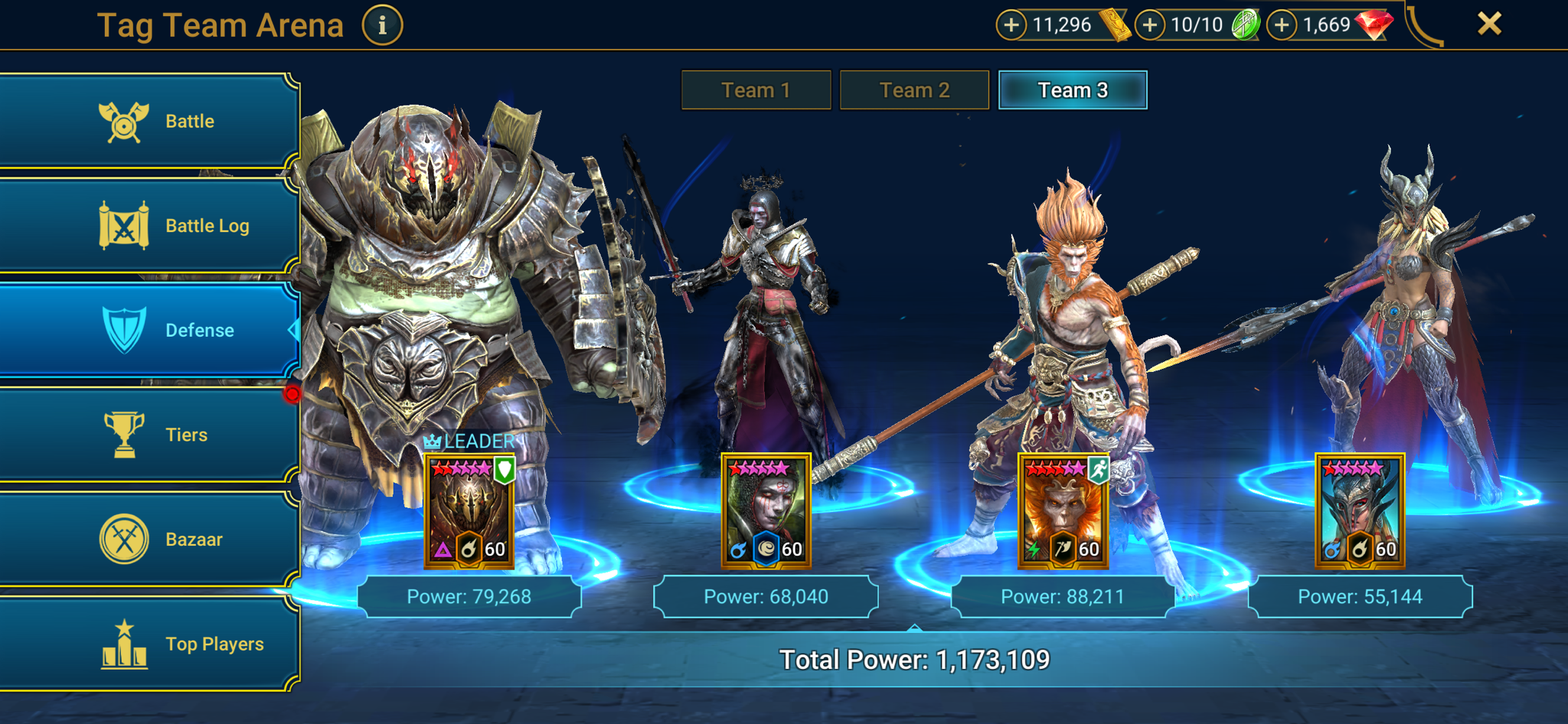
Task: Add more gold bars with plus button
Action: (1011, 25)
